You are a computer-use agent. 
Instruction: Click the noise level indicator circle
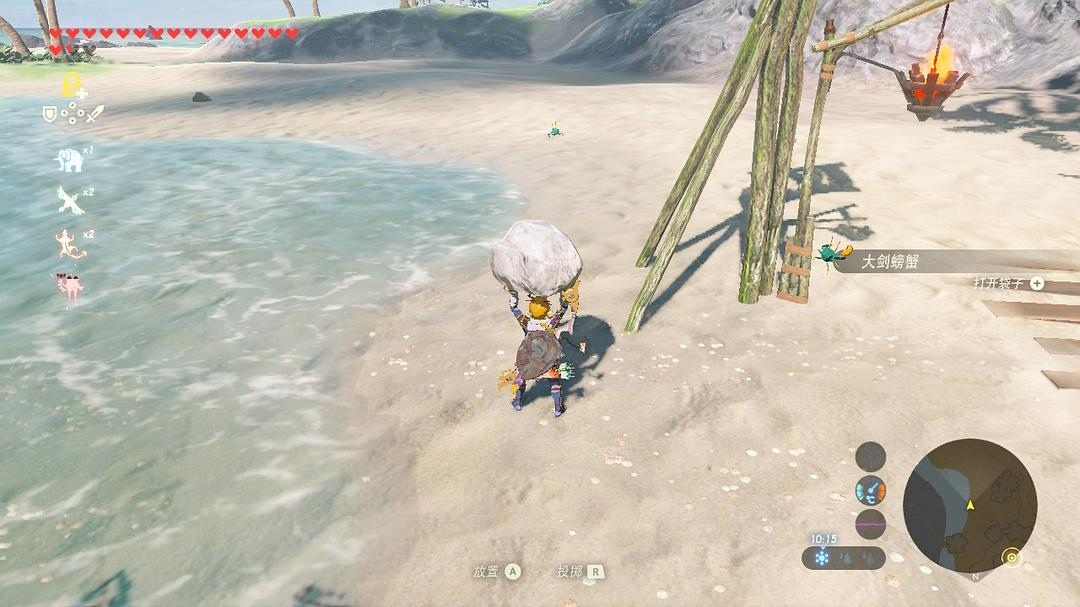coord(870,524)
